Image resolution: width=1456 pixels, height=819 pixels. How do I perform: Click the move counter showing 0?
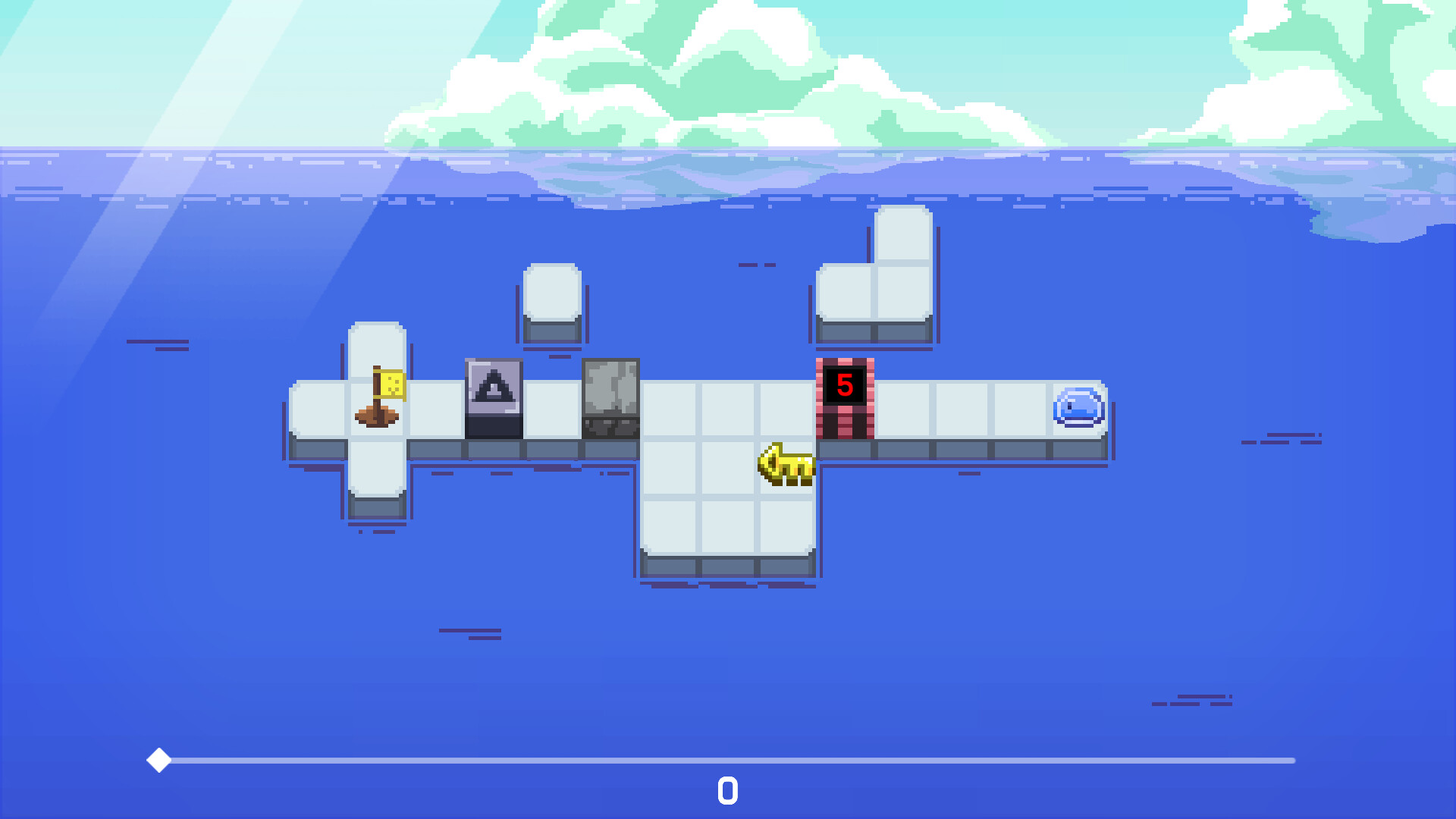[727, 791]
